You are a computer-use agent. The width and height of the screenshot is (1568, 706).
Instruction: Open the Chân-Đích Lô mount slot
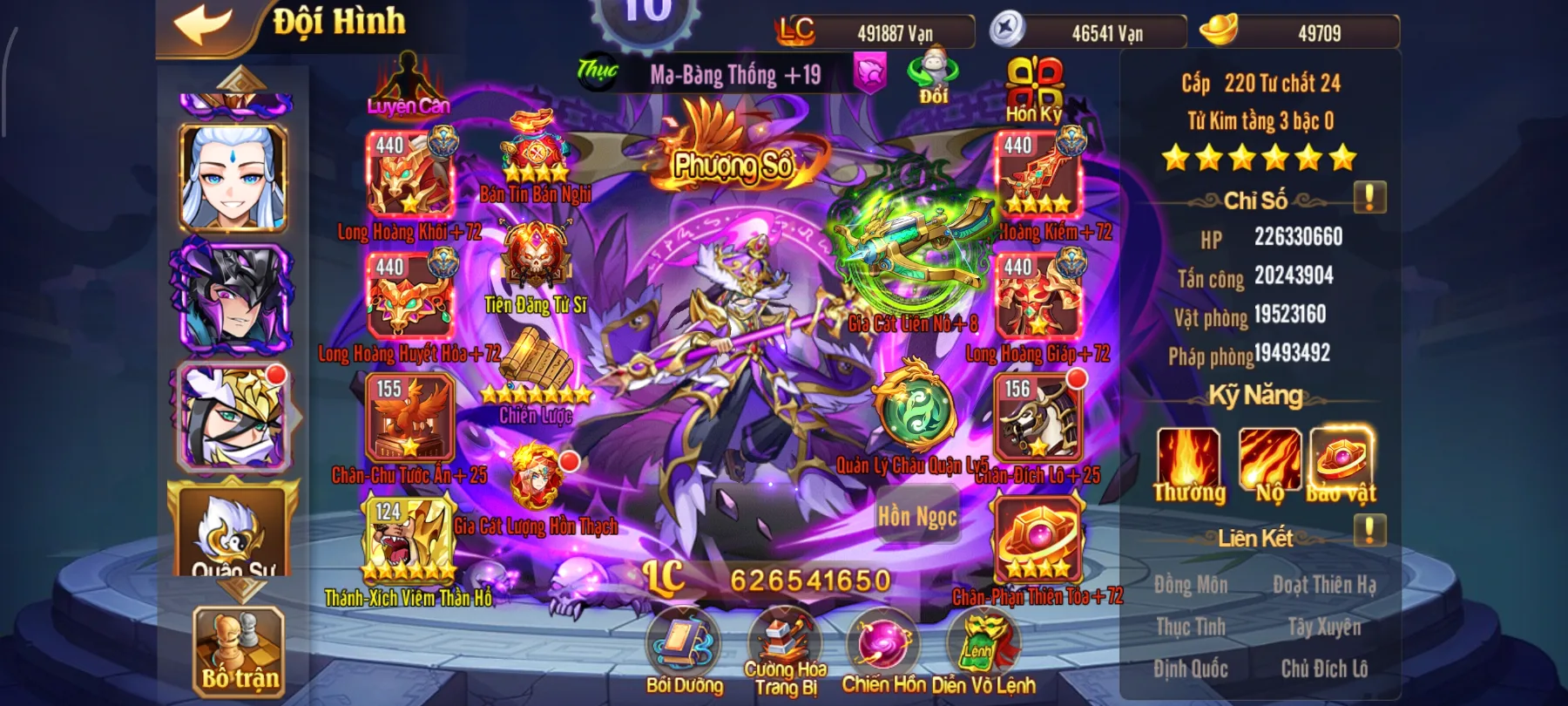point(1037,418)
